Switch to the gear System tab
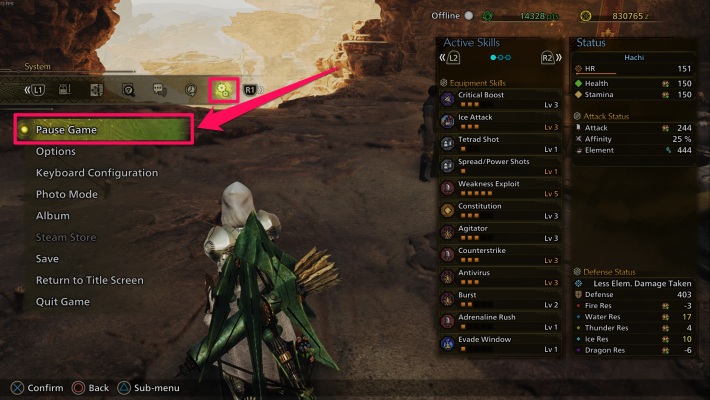The height and width of the screenshot is (400, 710). pos(222,89)
